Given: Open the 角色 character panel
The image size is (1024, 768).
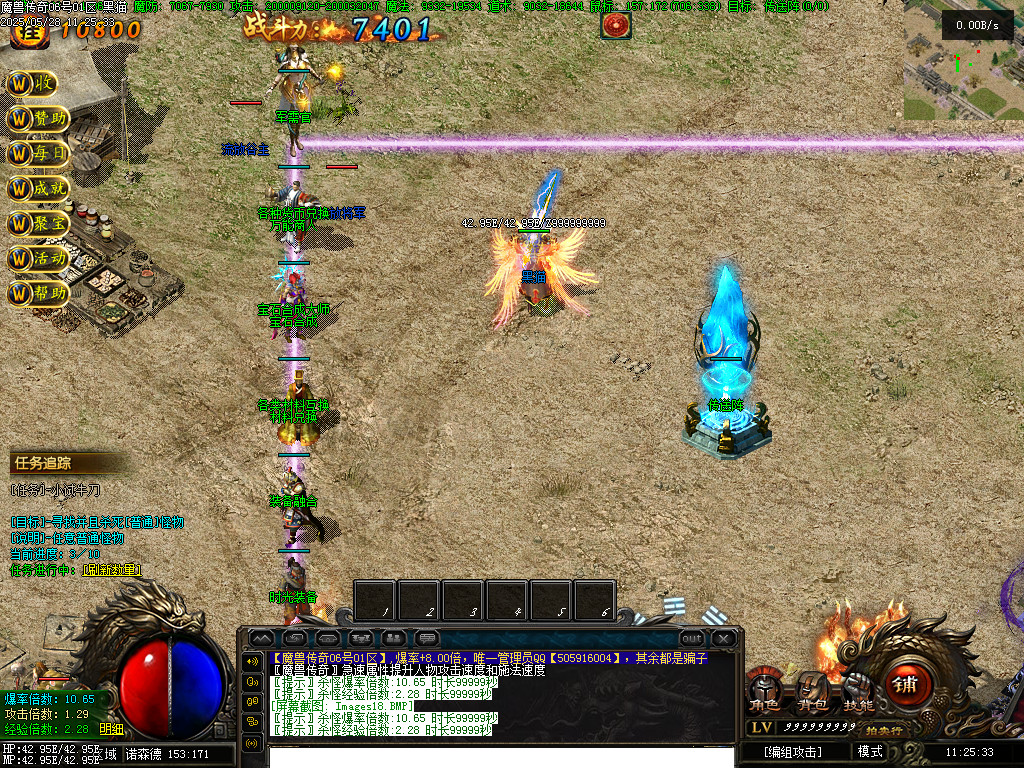Looking at the screenshot, I should (765, 693).
